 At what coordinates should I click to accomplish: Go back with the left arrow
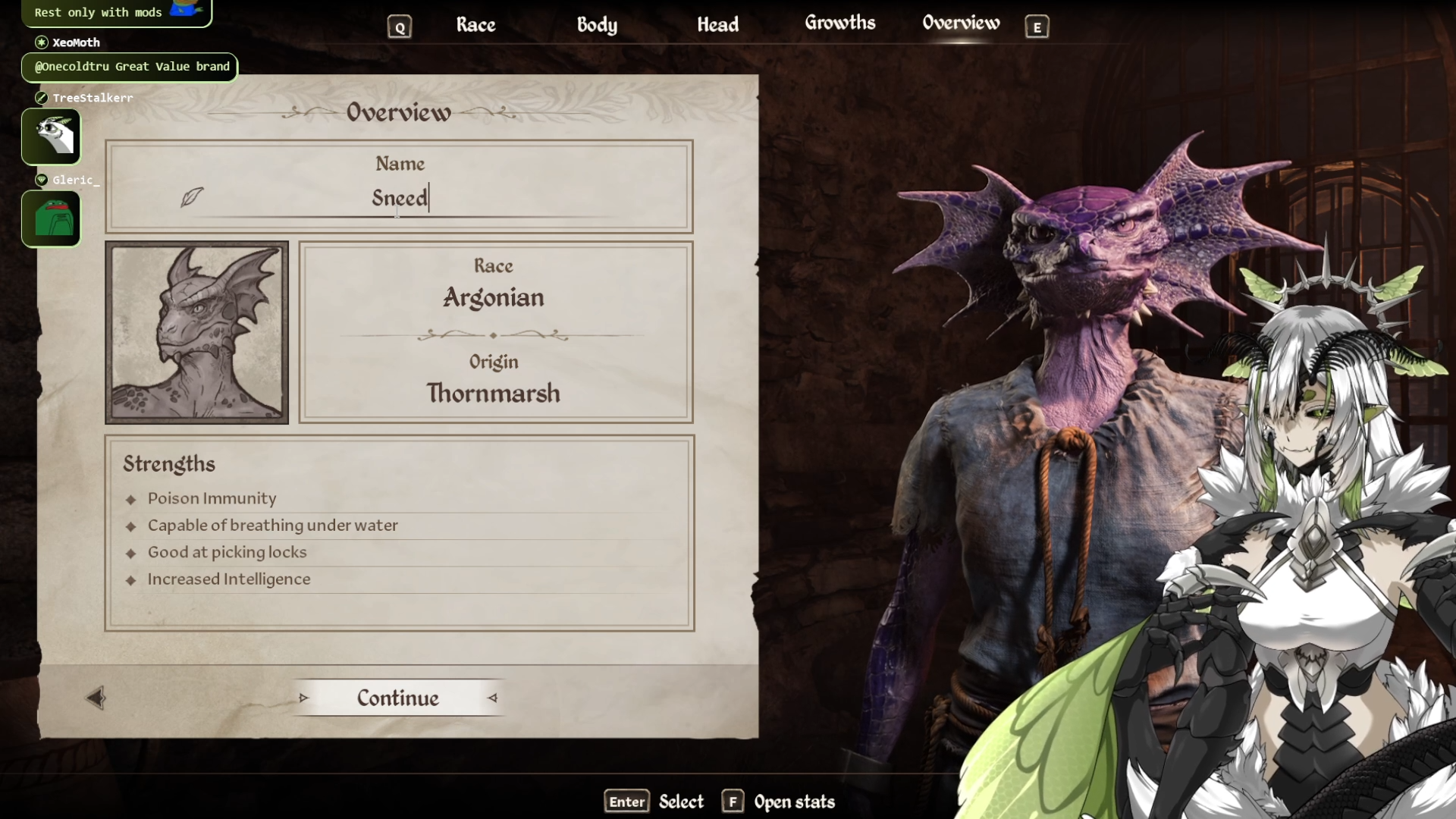pos(96,698)
